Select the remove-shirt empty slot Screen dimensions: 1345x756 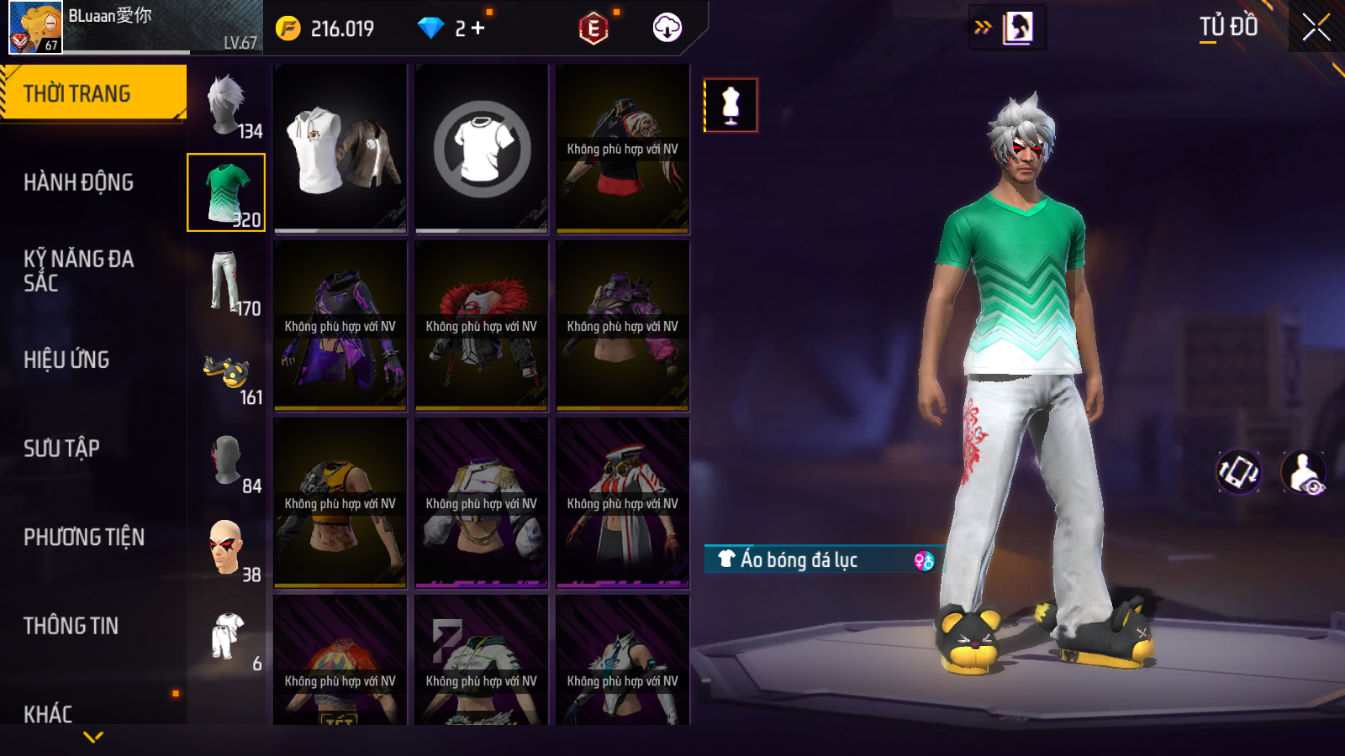point(481,148)
